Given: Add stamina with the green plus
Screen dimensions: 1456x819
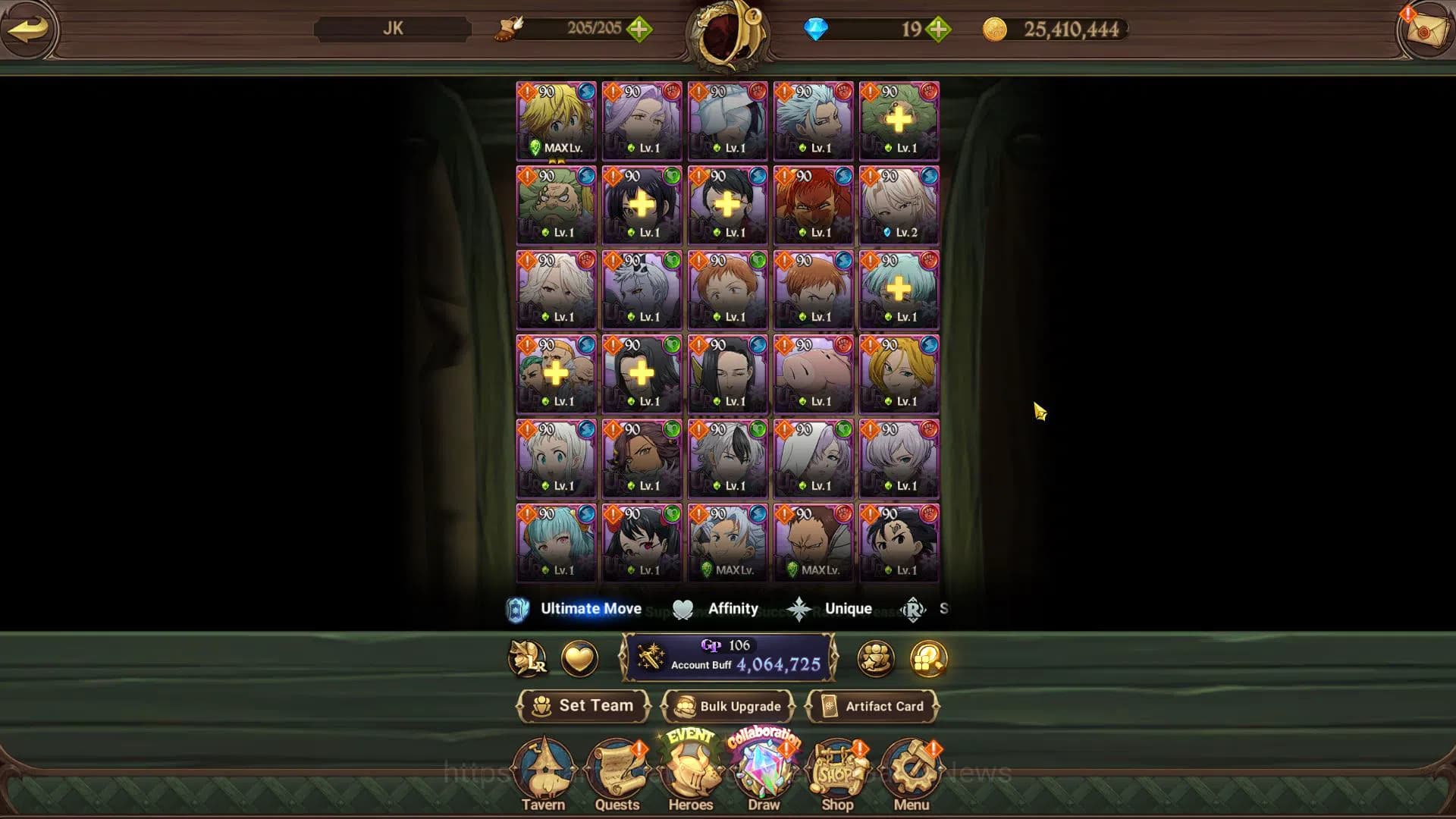Looking at the screenshot, I should click(639, 30).
